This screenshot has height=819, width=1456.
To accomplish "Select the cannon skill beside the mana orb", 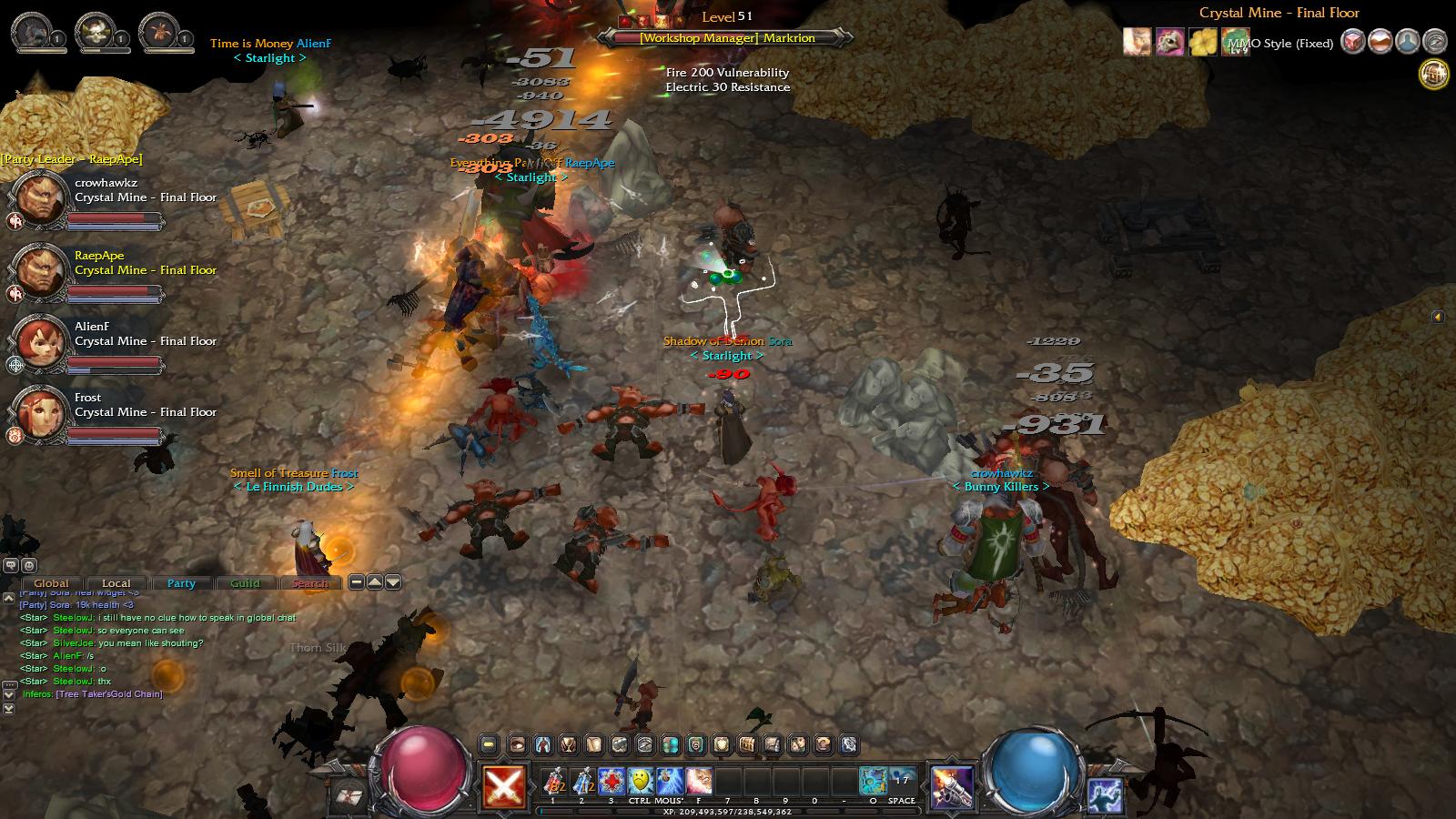I will click(x=952, y=786).
